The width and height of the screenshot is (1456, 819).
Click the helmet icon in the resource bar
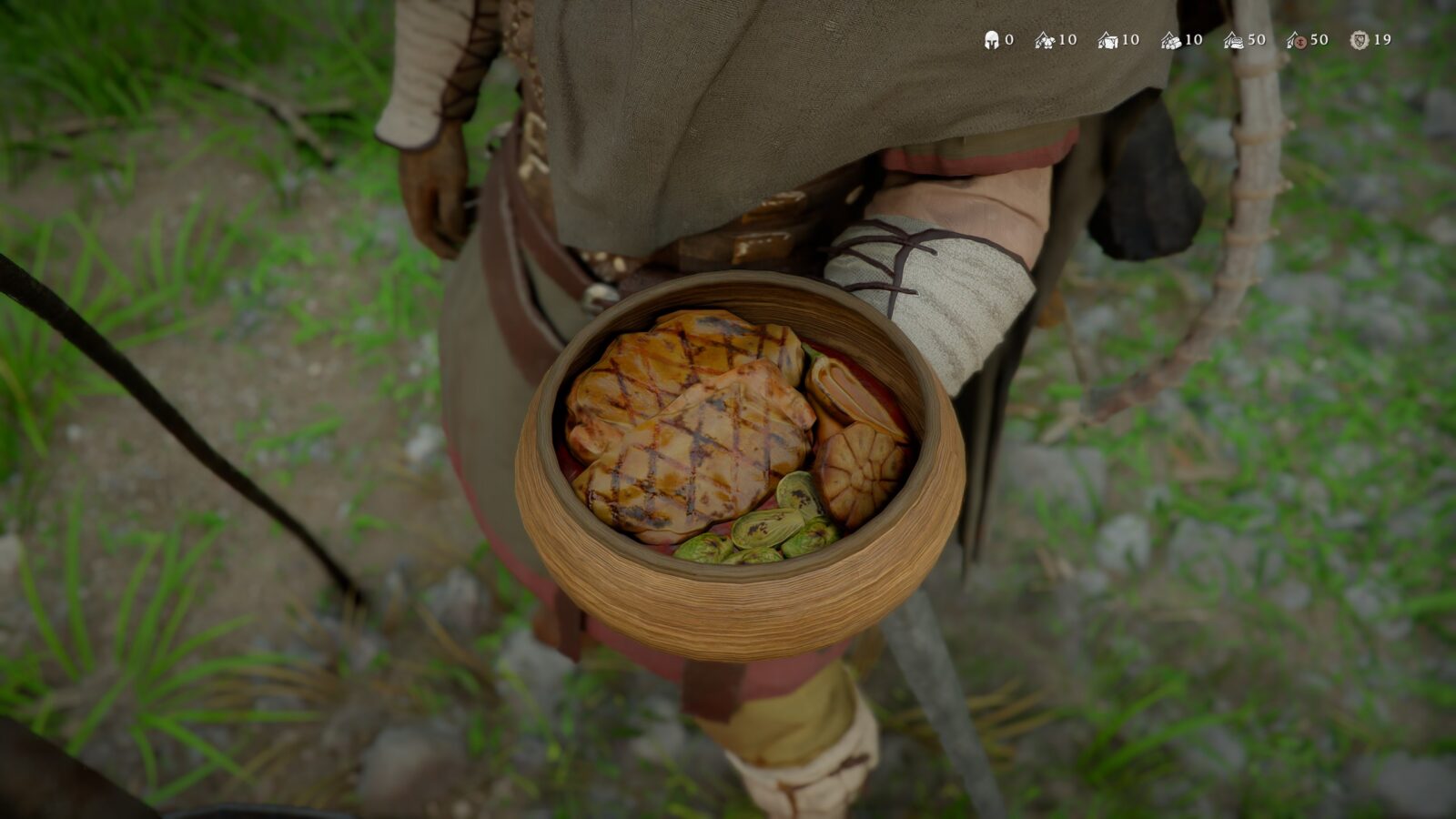pyautogui.click(x=992, y=40)
